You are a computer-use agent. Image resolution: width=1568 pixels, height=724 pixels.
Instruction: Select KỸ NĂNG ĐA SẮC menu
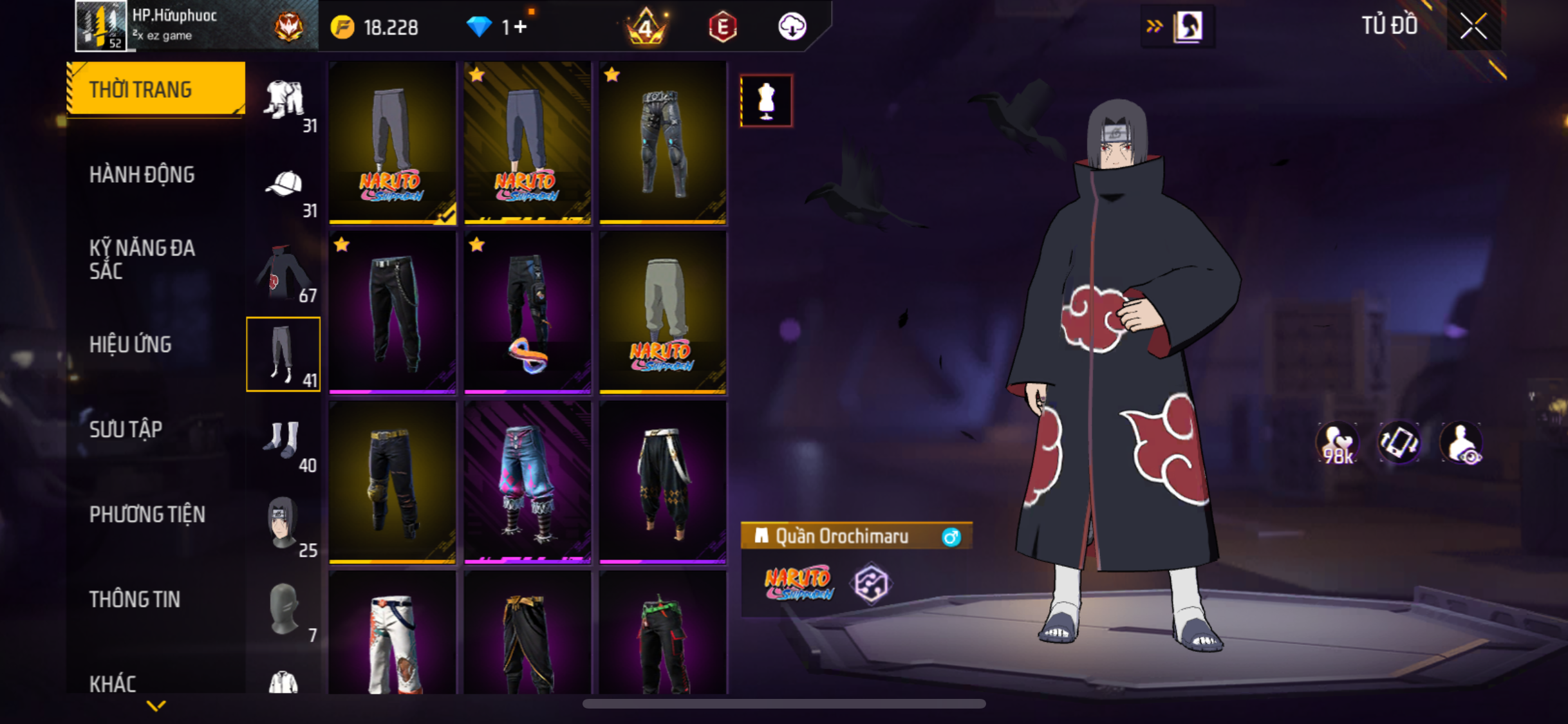142,259
